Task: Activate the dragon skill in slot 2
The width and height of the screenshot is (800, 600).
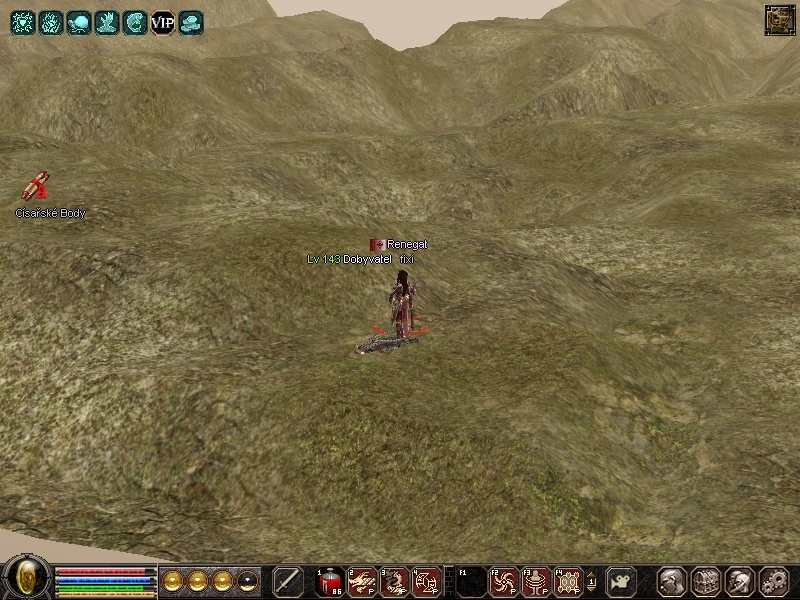Action: click(x=362, y=581)
